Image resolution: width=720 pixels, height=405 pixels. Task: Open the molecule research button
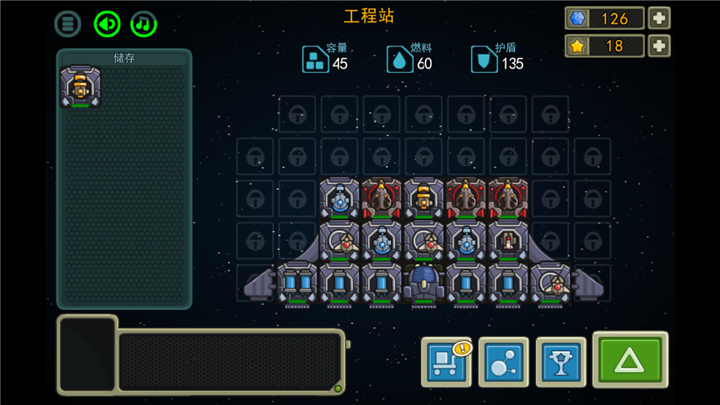point(503,360)
